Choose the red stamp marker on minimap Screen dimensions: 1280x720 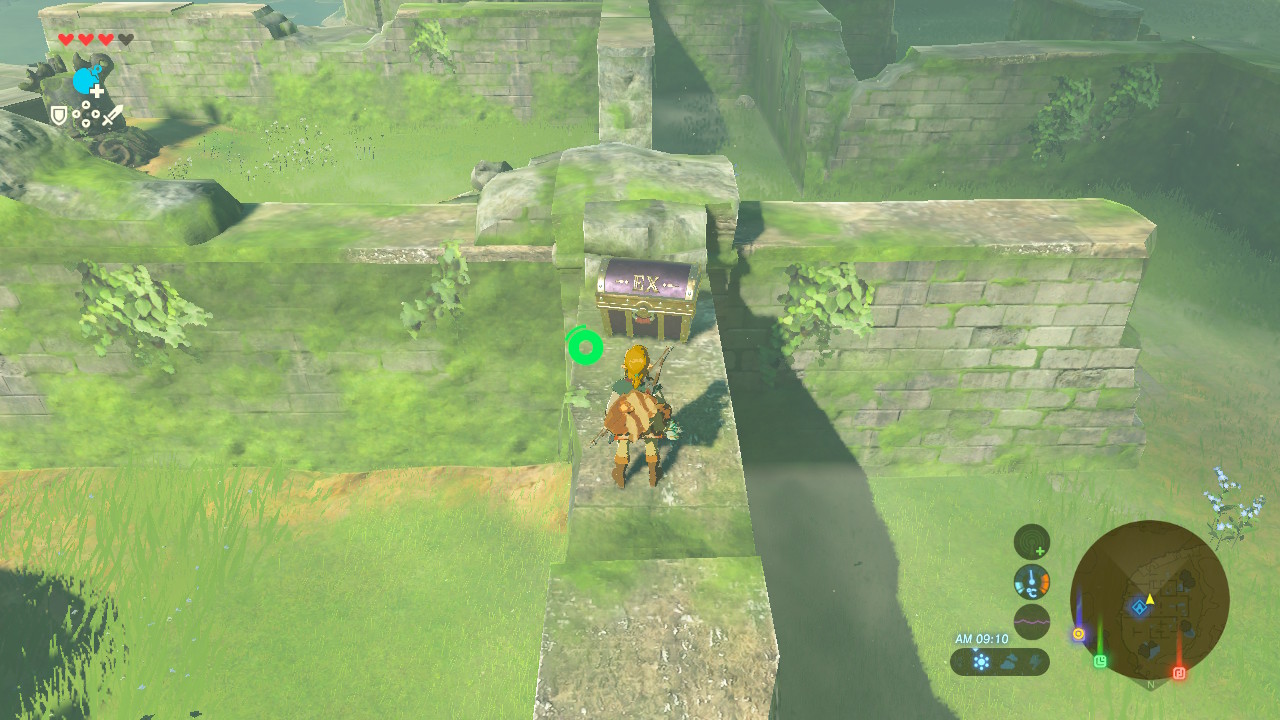tap(1178, 672)
